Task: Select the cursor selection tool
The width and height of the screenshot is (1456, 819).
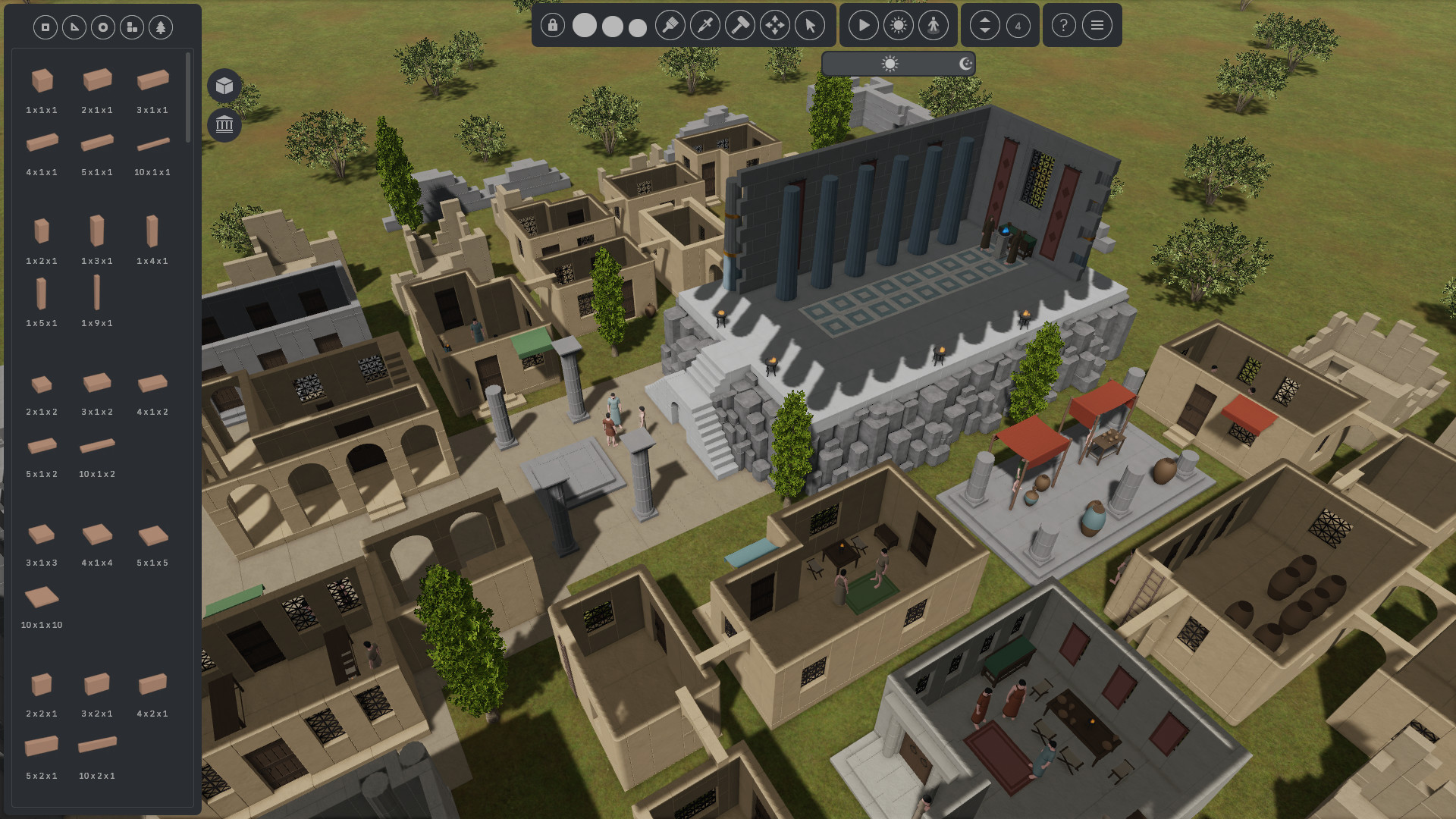Action: point(811,25)
